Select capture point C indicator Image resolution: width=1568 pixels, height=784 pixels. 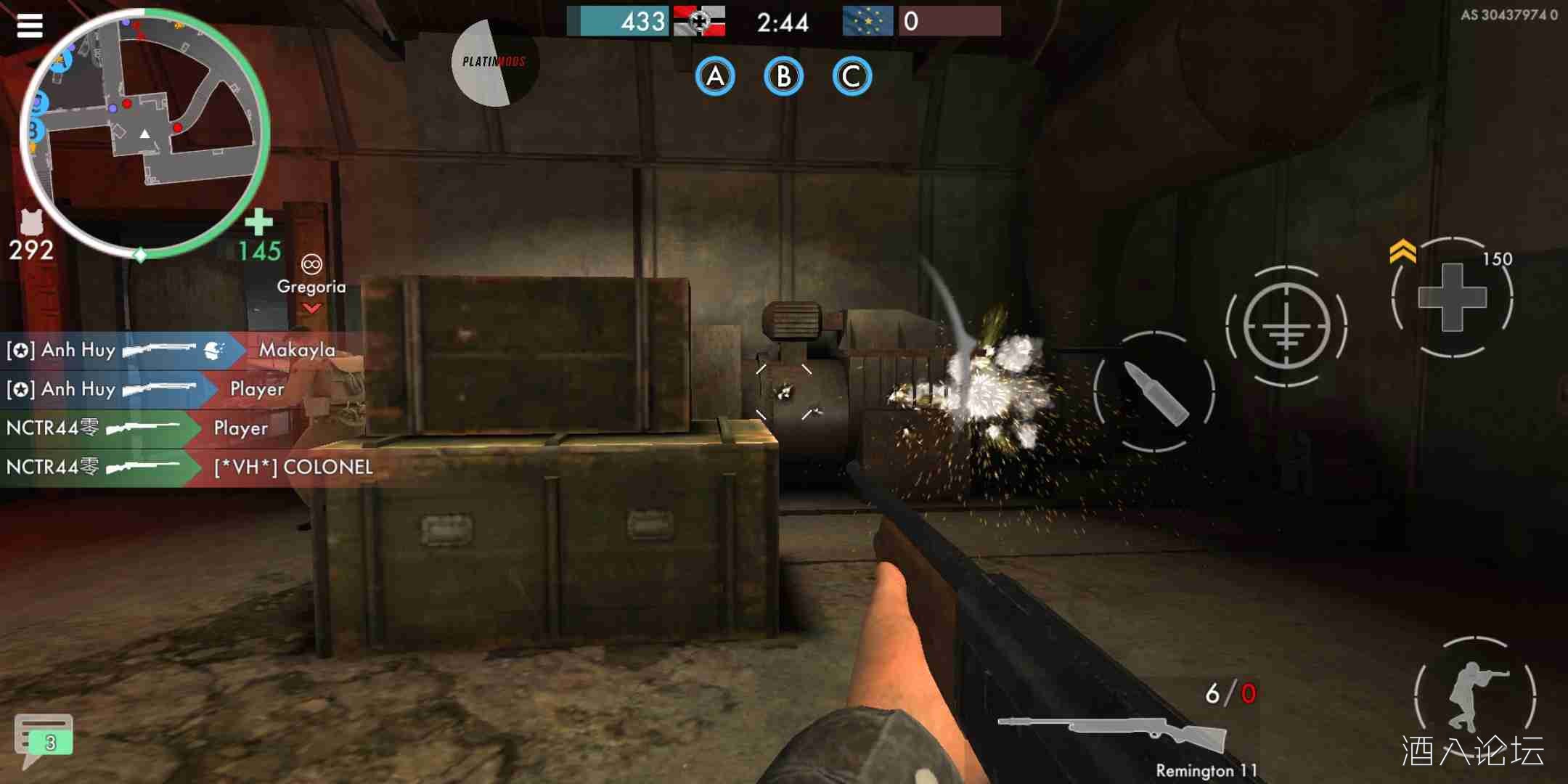tap(852, 77)
